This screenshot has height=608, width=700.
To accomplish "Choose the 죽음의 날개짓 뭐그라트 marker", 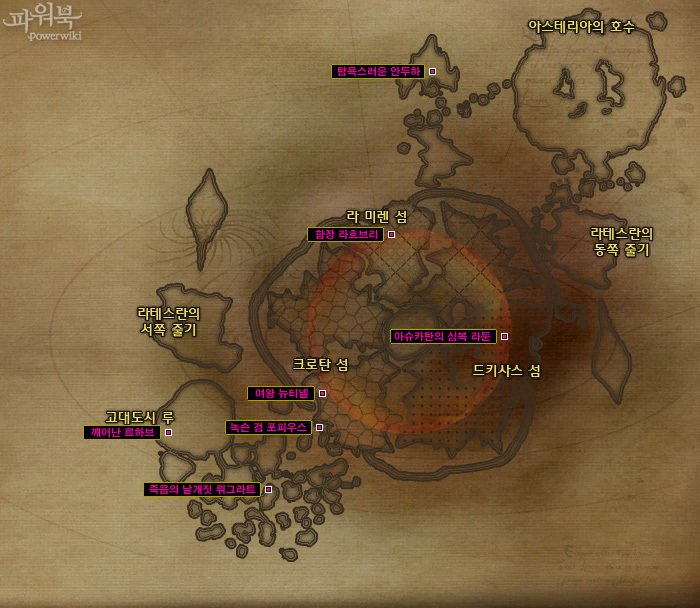I will pyautogui.click(x=268, y=490).
